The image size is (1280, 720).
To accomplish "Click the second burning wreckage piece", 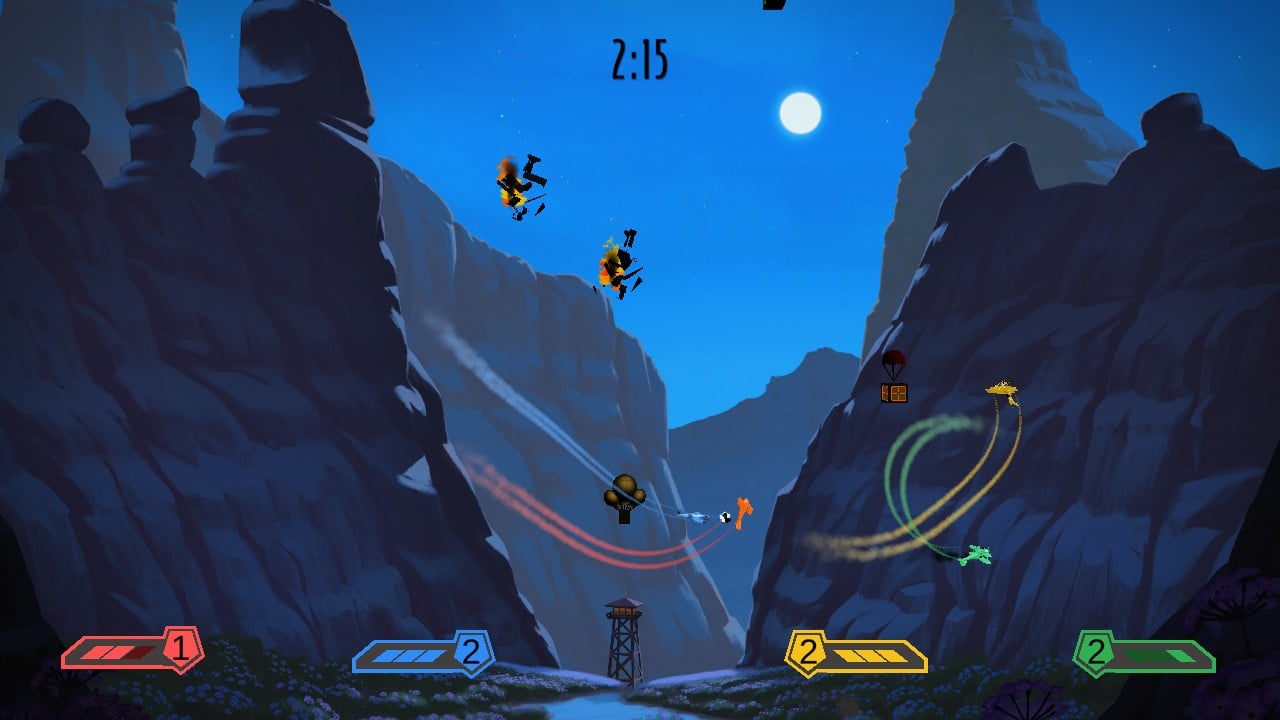I will click(617, 262).
